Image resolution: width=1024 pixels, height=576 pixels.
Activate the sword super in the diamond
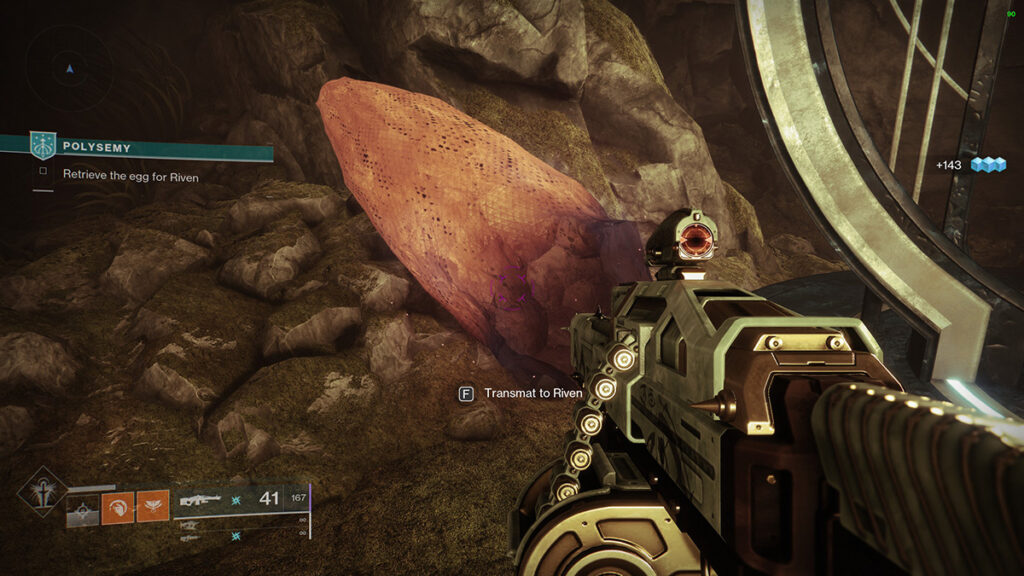click(42, 492)
